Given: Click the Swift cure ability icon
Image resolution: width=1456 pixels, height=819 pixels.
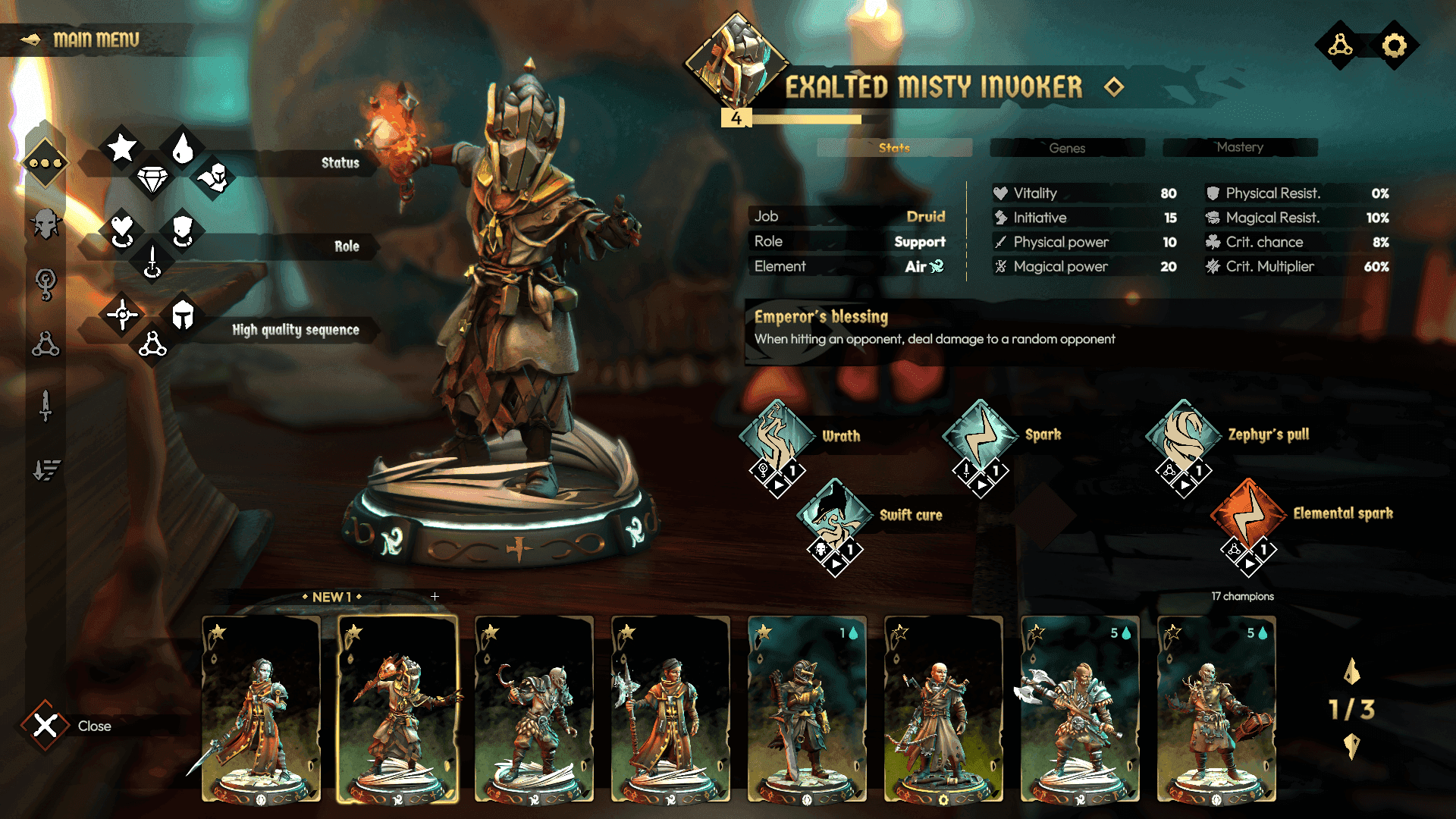Looking at the screenshot, I should pyautogui.click(x=834, y=515).
